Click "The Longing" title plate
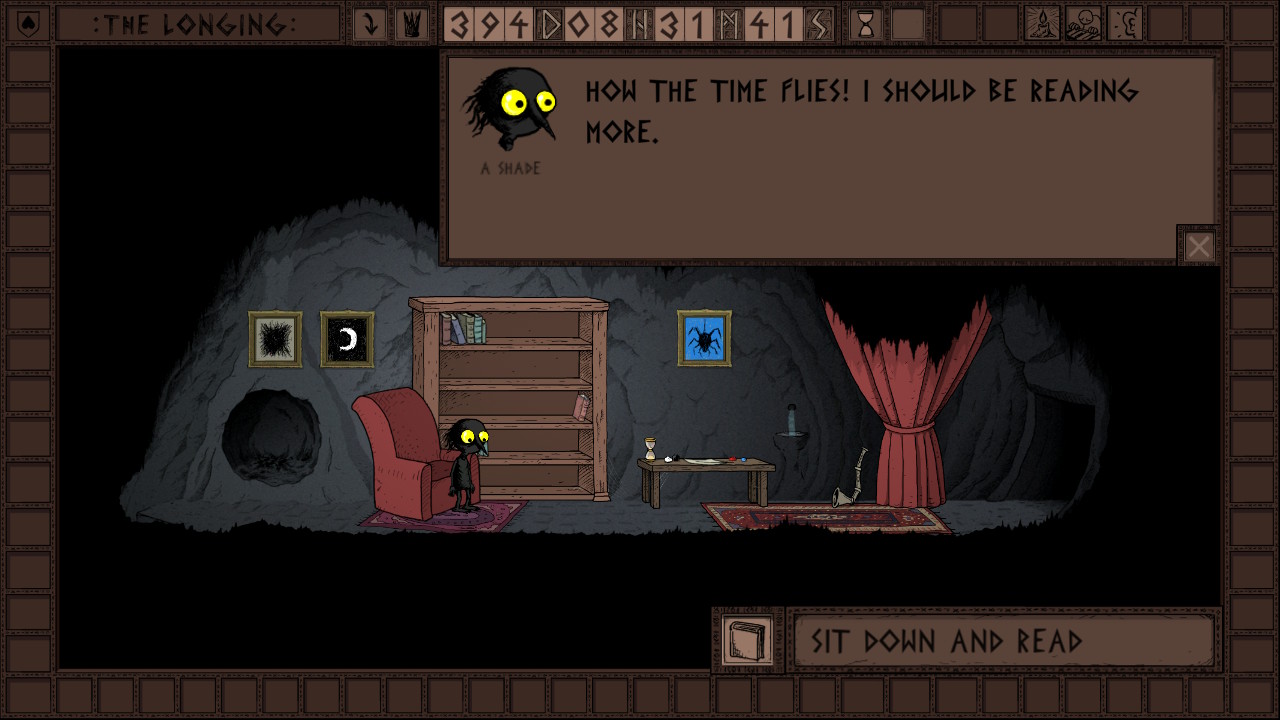1280x720 pixels. pos(196,24)
